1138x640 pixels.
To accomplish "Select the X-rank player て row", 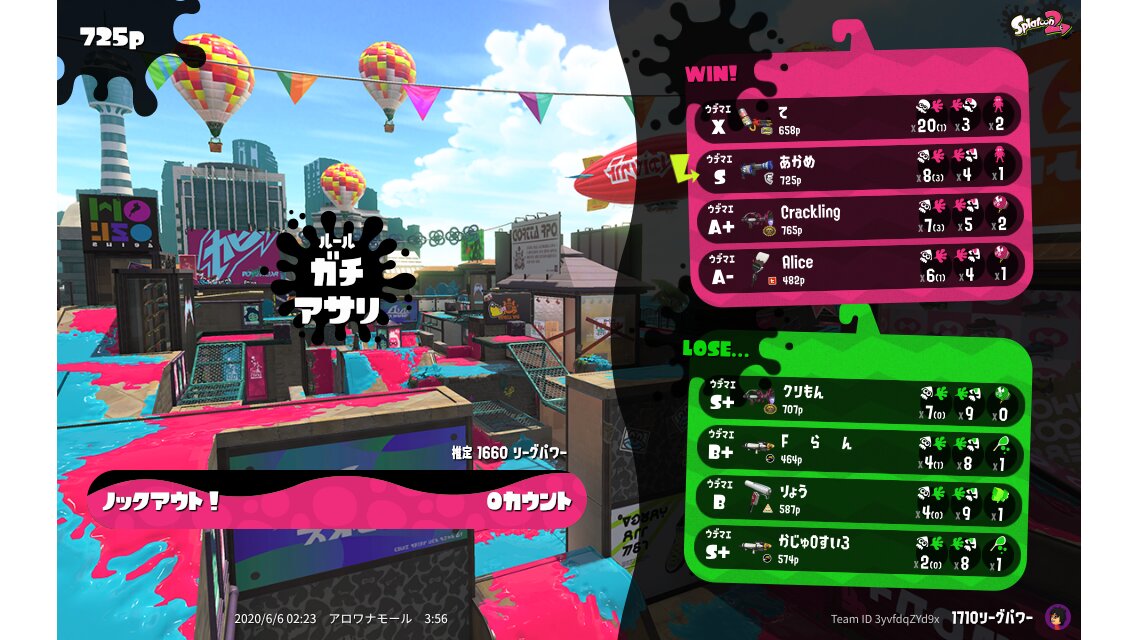I will click(858, 117).
